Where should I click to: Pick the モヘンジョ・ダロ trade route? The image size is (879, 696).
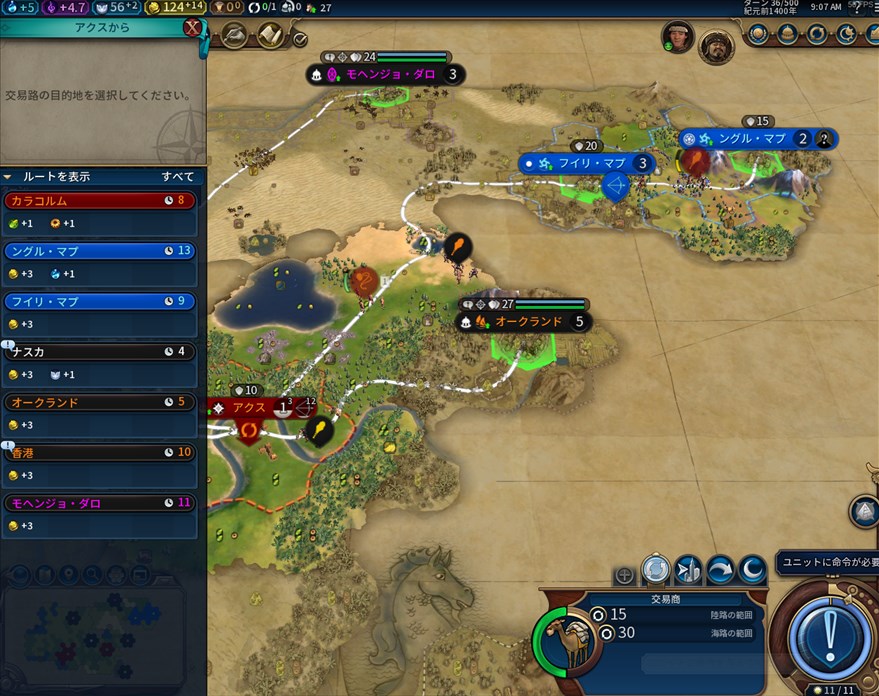[99, 503]
